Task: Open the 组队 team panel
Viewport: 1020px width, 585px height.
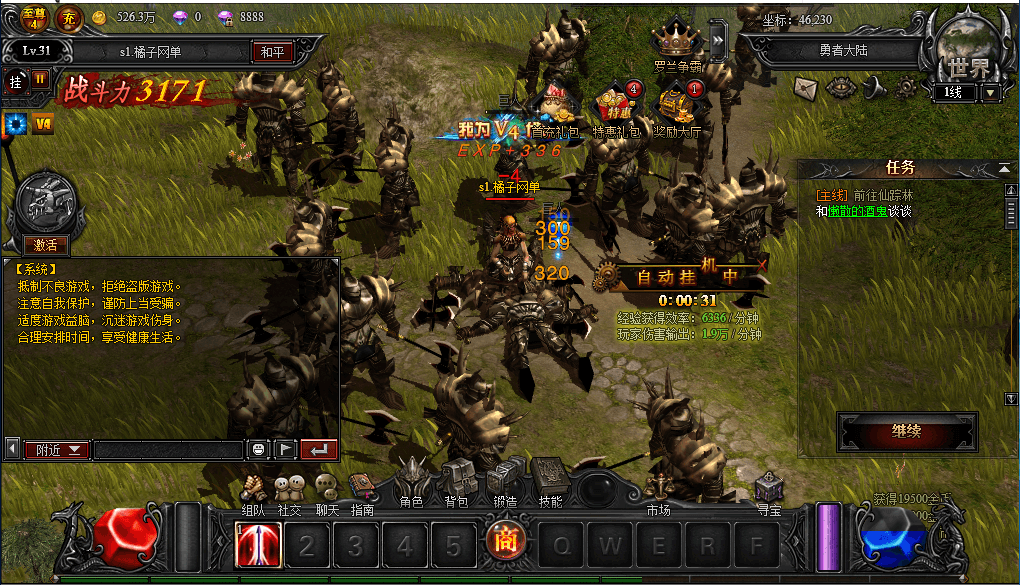Action: (254, 490)
